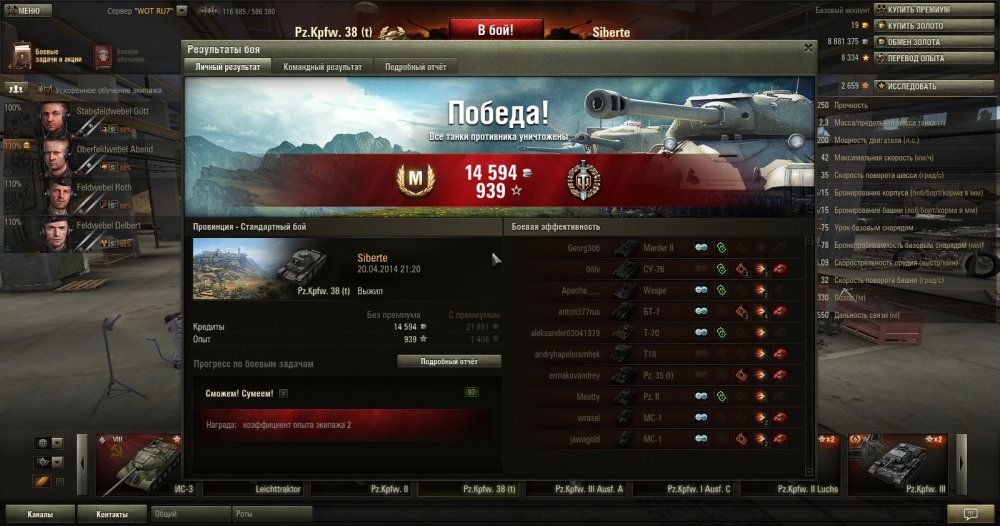This screenshot has width=1000, height=526.
Task: Switch to the Командный результат tab
Action: 322,66
